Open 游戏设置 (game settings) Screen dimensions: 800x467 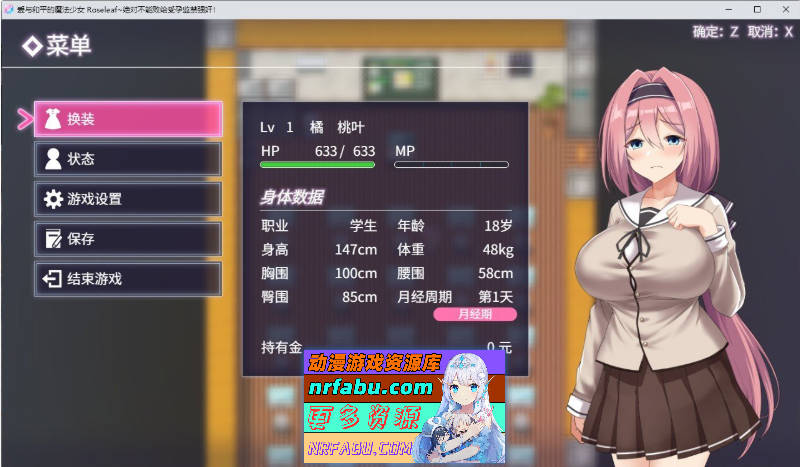[x=127, y=199]
